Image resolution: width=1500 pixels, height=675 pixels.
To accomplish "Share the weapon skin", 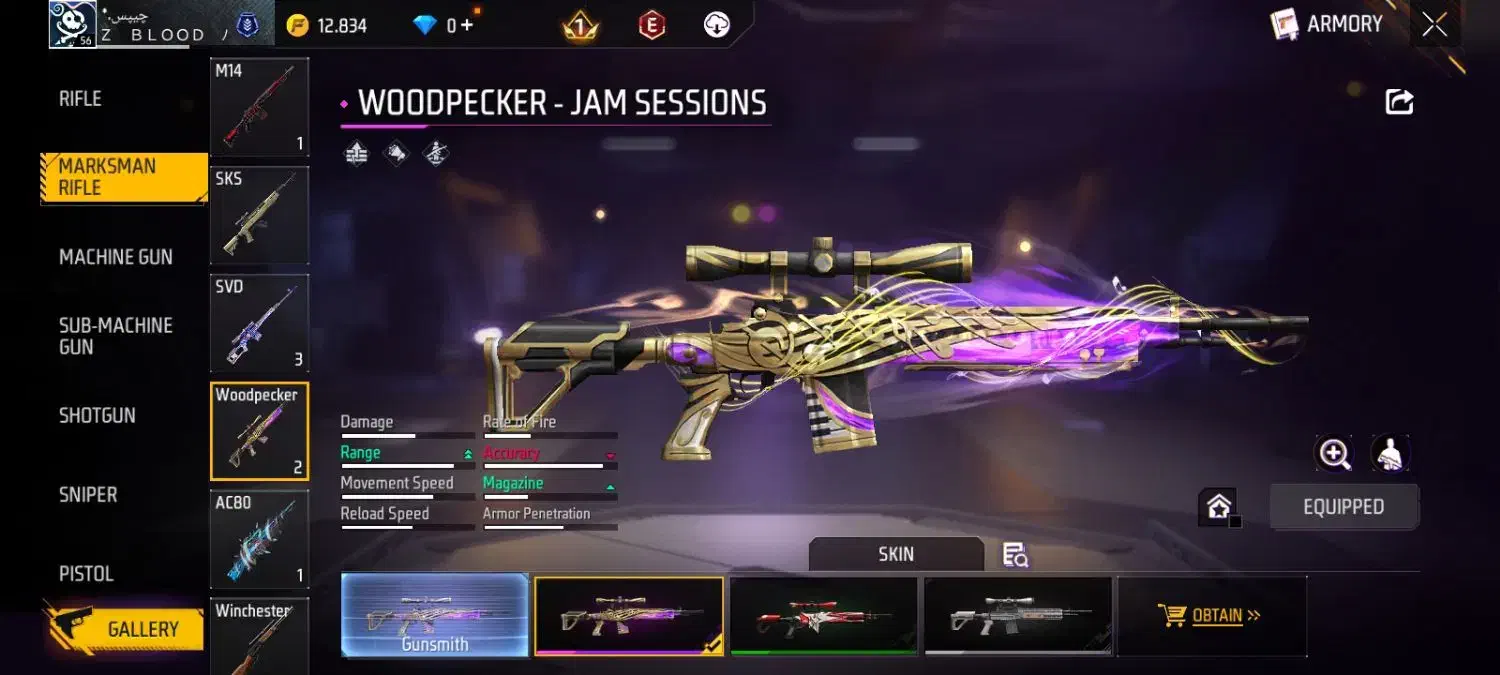I will pos(1399,102).
